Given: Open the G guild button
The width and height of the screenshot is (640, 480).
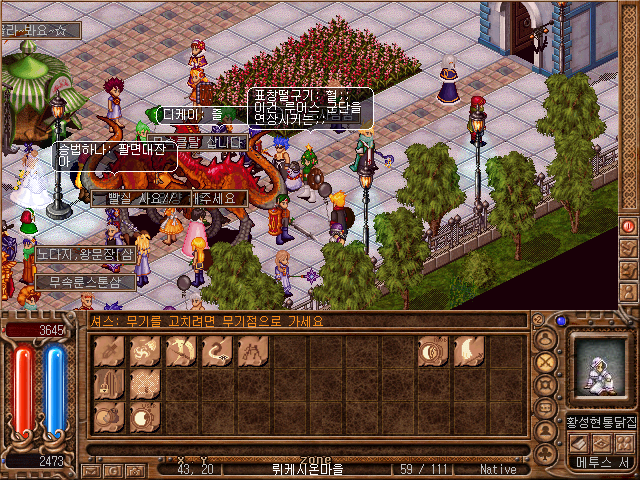Looking at the screenshot, I should [114, 469].
